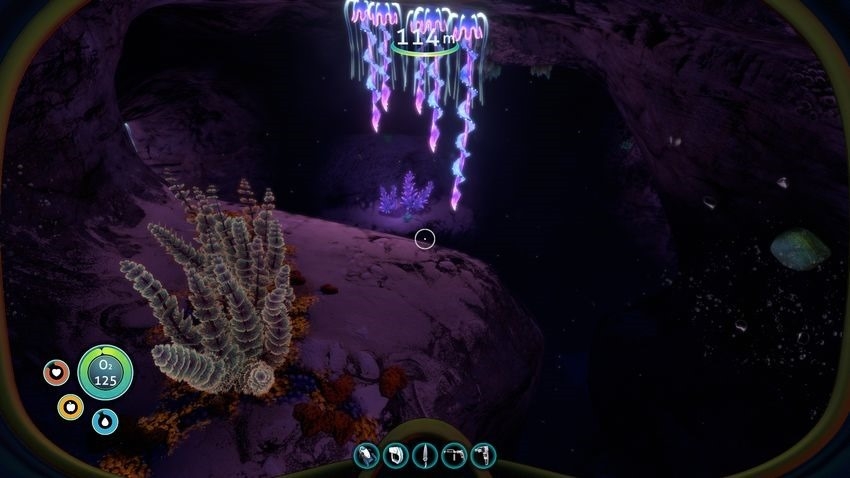Equip the upright pistol-grip tool slot
Screen dimensions: 850x478
(483, 455)
